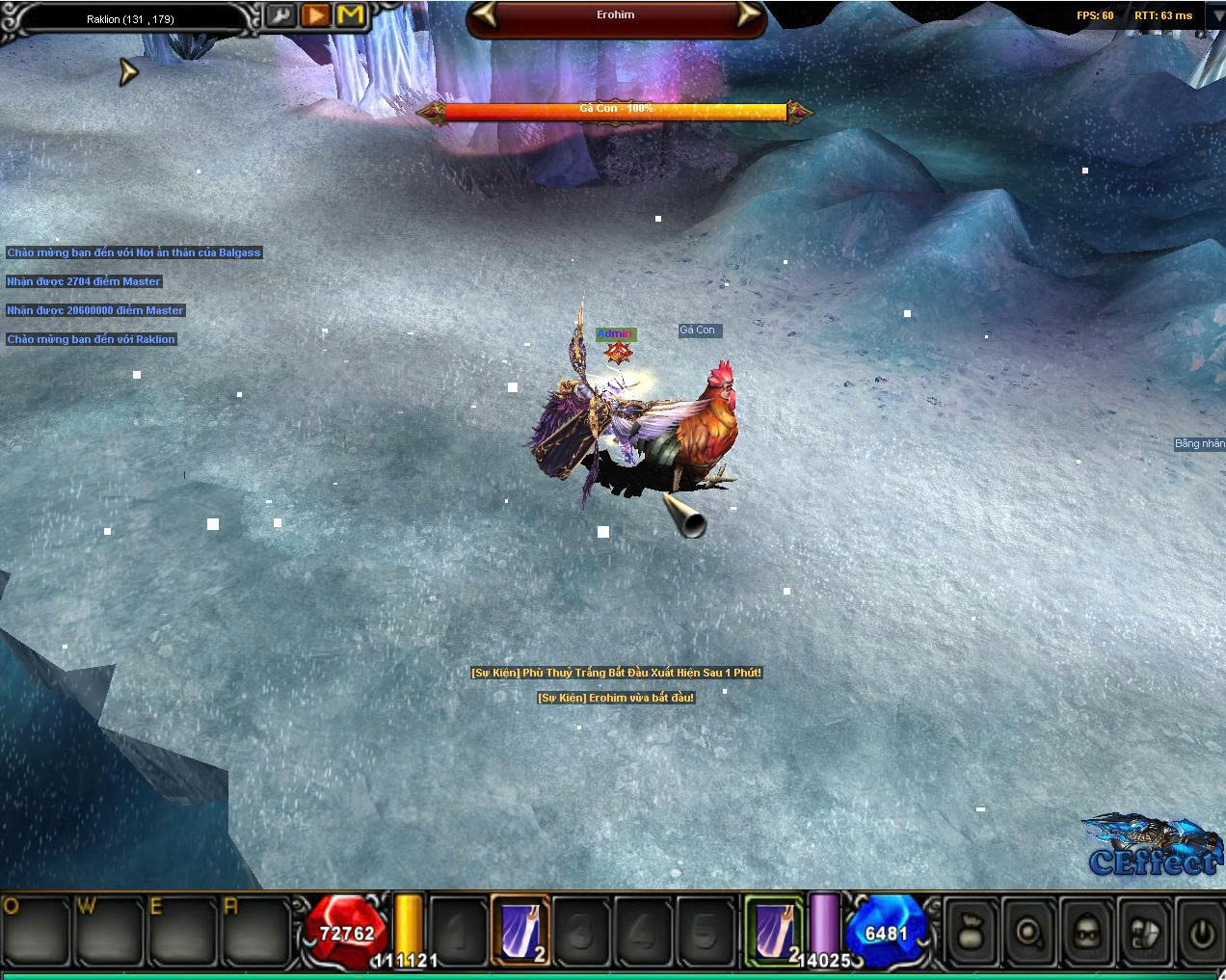1226x980 pixels.
Task: Open the inventory bag icon
Action: click(x=972, y=932)
